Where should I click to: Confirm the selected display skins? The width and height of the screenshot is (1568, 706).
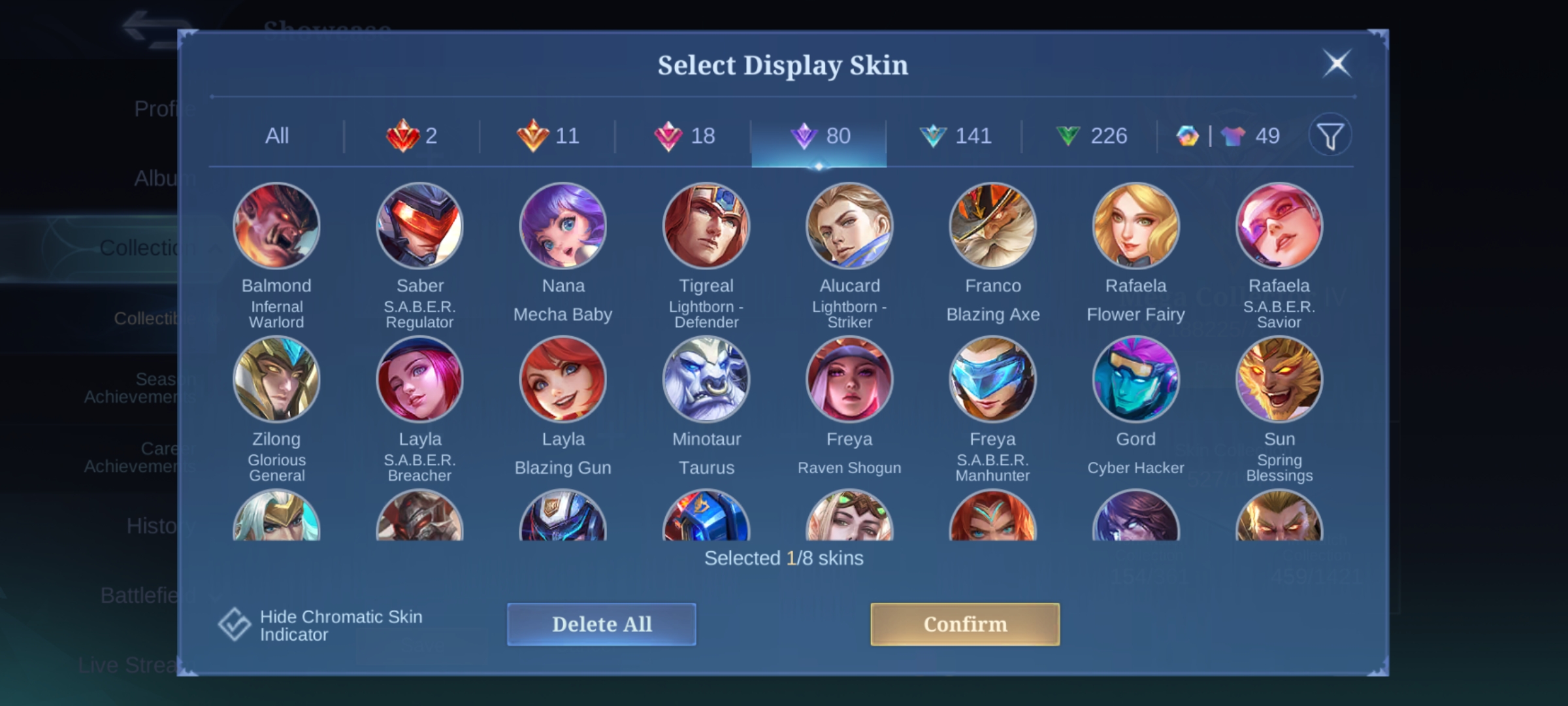964,624
